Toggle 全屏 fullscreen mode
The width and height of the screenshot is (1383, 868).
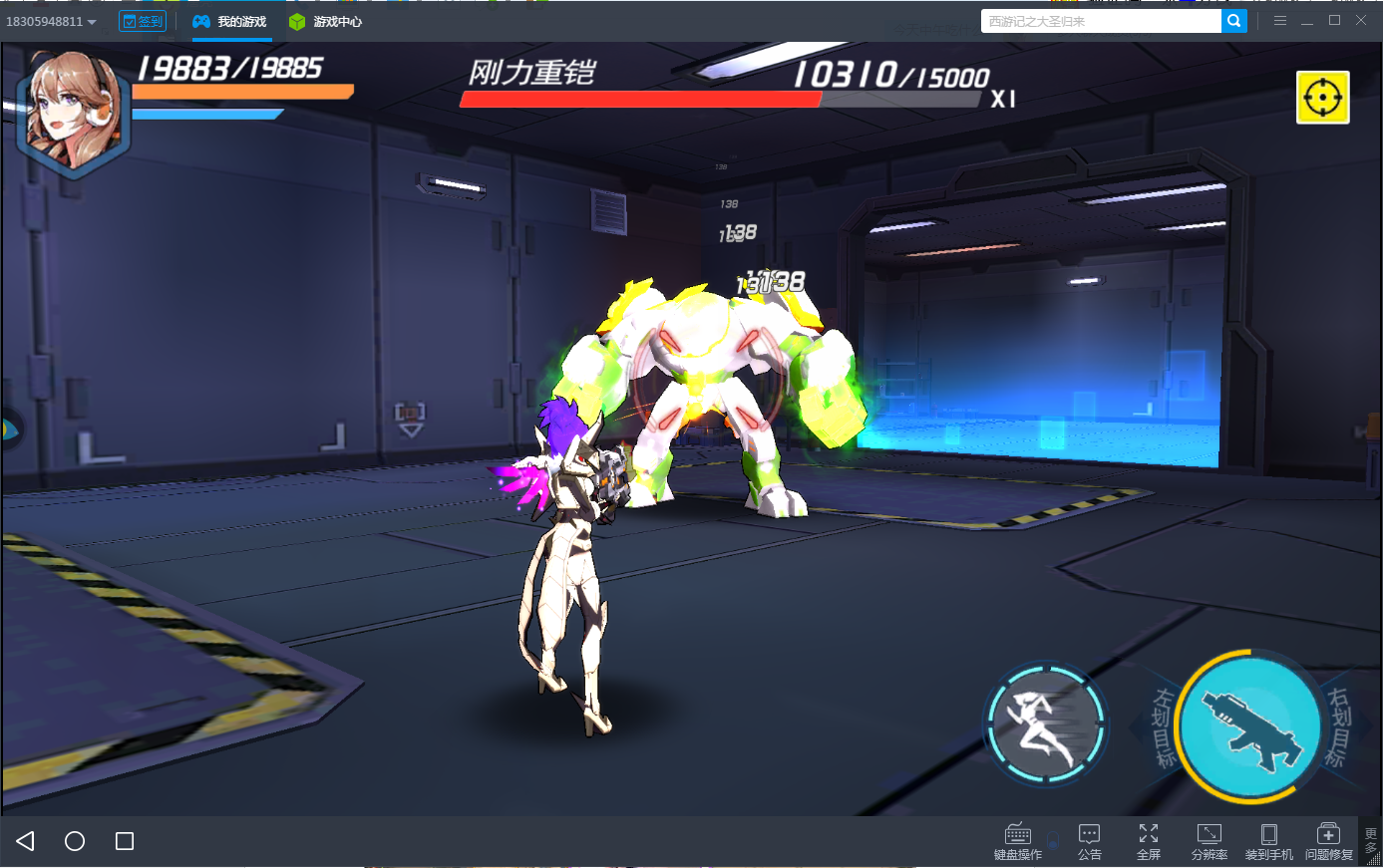(x=1149, y=840)
